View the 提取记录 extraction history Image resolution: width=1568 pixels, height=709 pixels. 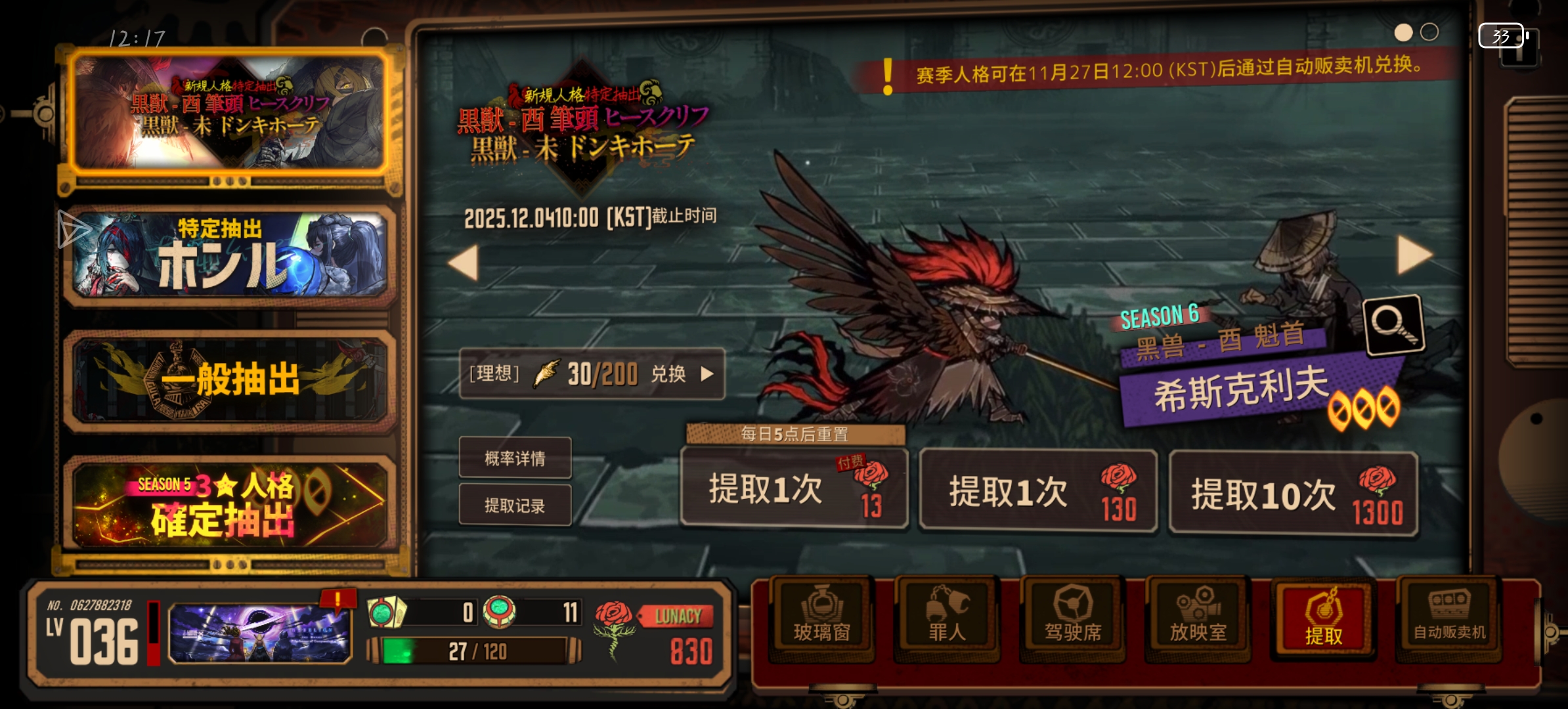point(515,505)
